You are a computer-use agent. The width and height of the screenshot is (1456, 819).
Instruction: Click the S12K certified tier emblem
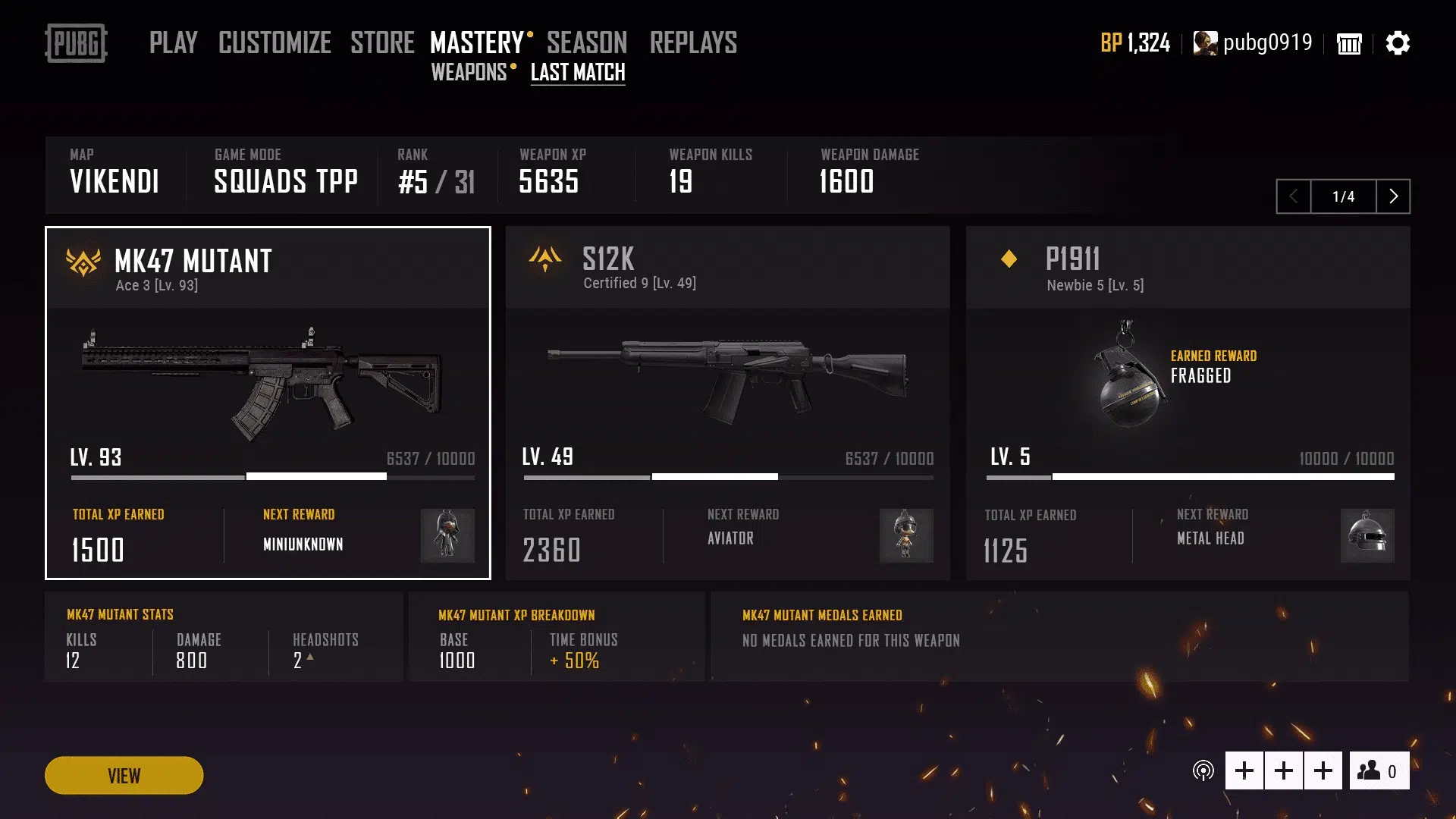(544, 260)
